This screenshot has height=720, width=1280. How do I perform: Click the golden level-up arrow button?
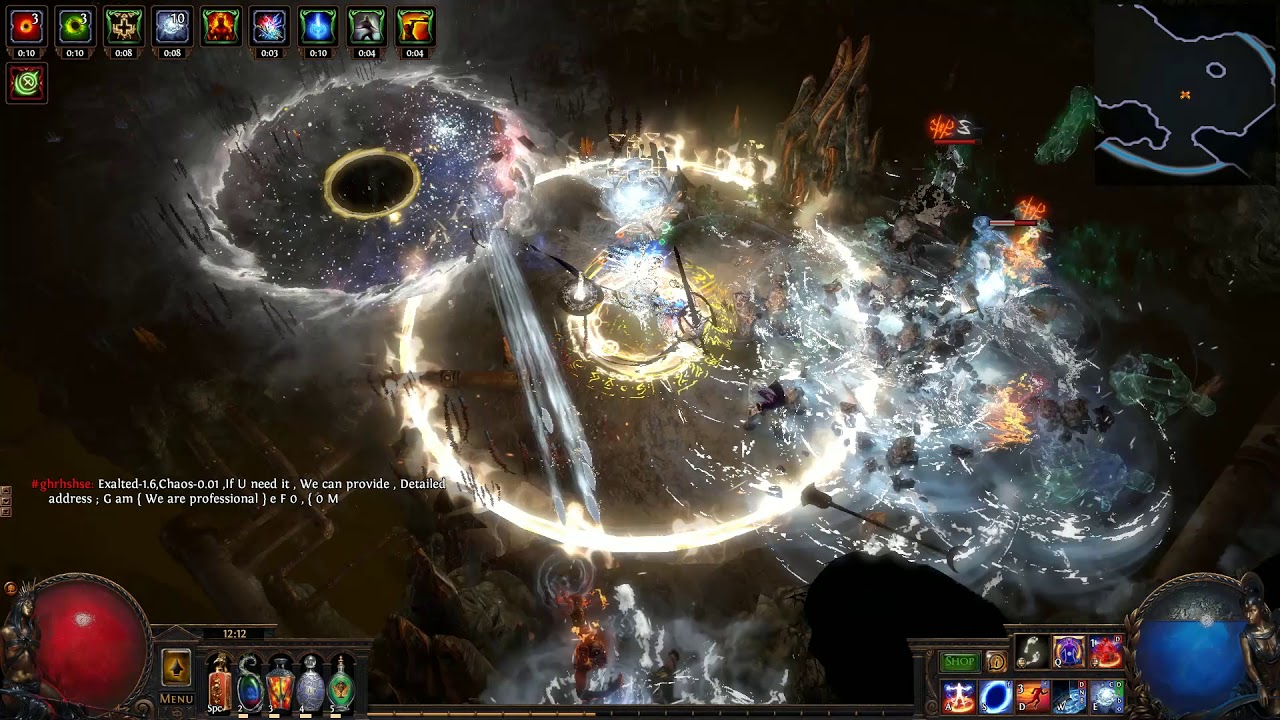pos(176,667)
